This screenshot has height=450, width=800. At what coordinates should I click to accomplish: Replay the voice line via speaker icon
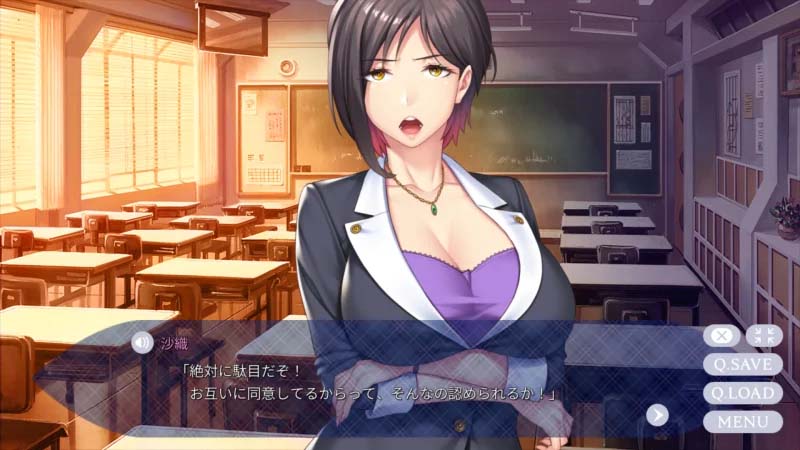[142, 342]
